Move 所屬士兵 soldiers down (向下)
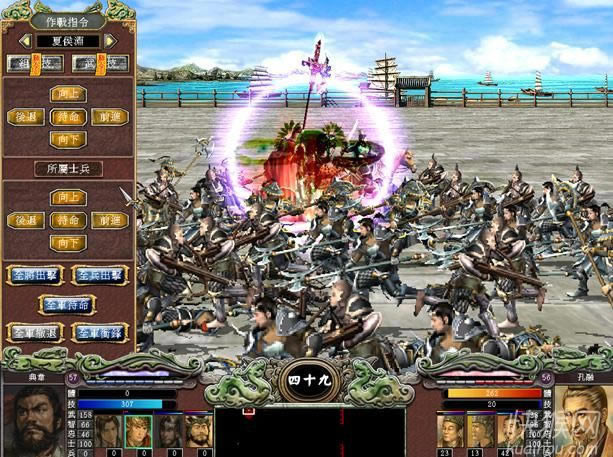Viewport: 613px width, 457px height. pos(68,243)
